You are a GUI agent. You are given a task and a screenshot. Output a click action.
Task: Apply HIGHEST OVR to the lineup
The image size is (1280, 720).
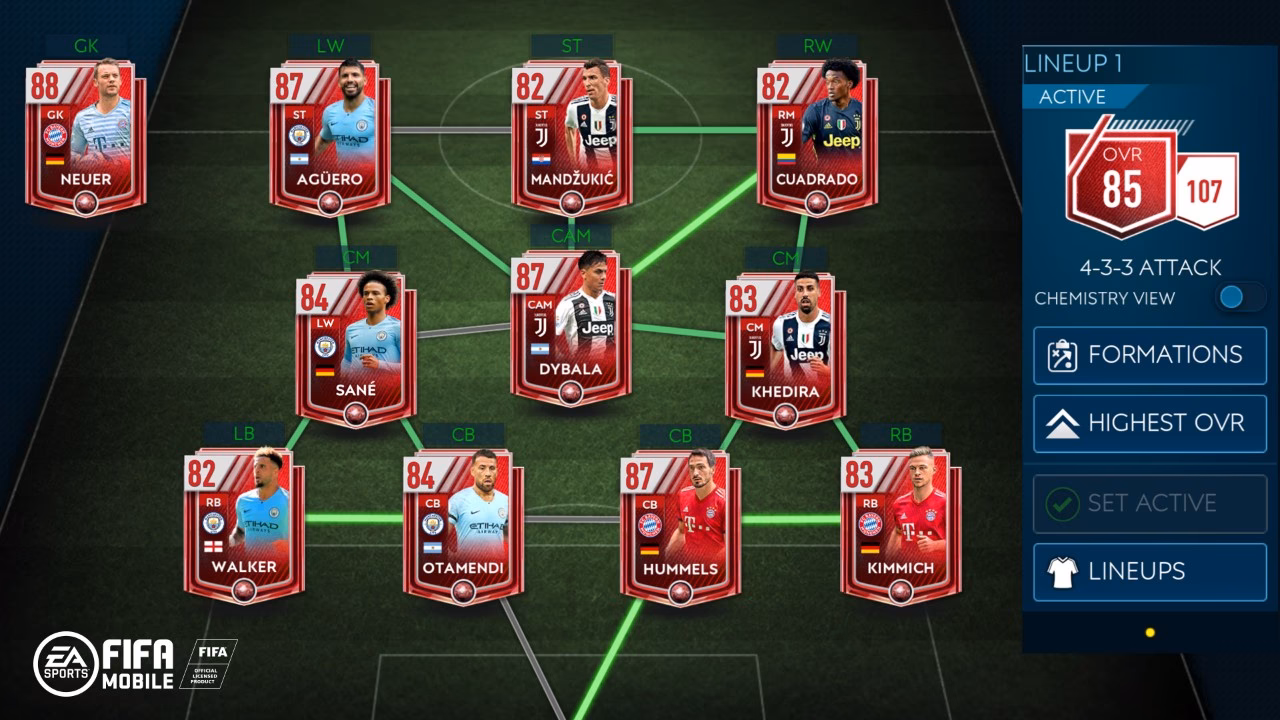(x=1148, y=422)
